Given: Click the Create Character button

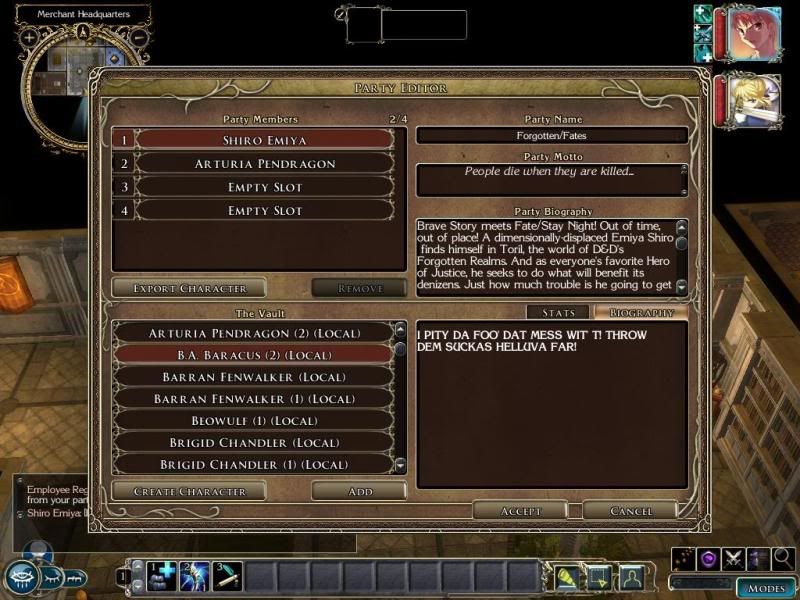Looking at the screenshot, I should pos(189,491).
